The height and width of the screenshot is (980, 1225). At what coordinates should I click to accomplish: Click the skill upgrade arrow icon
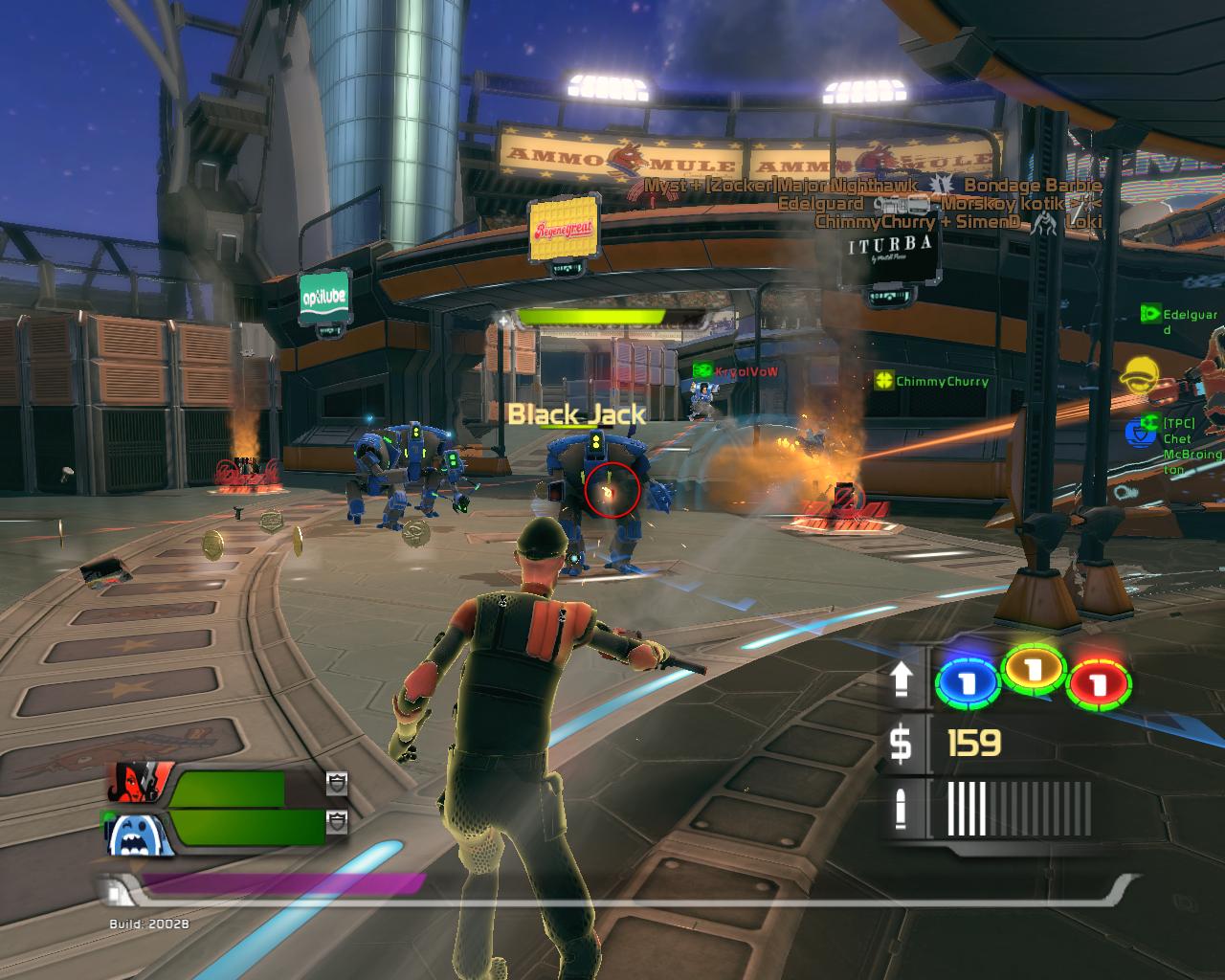pyautogui.click(x=902, y=680)
